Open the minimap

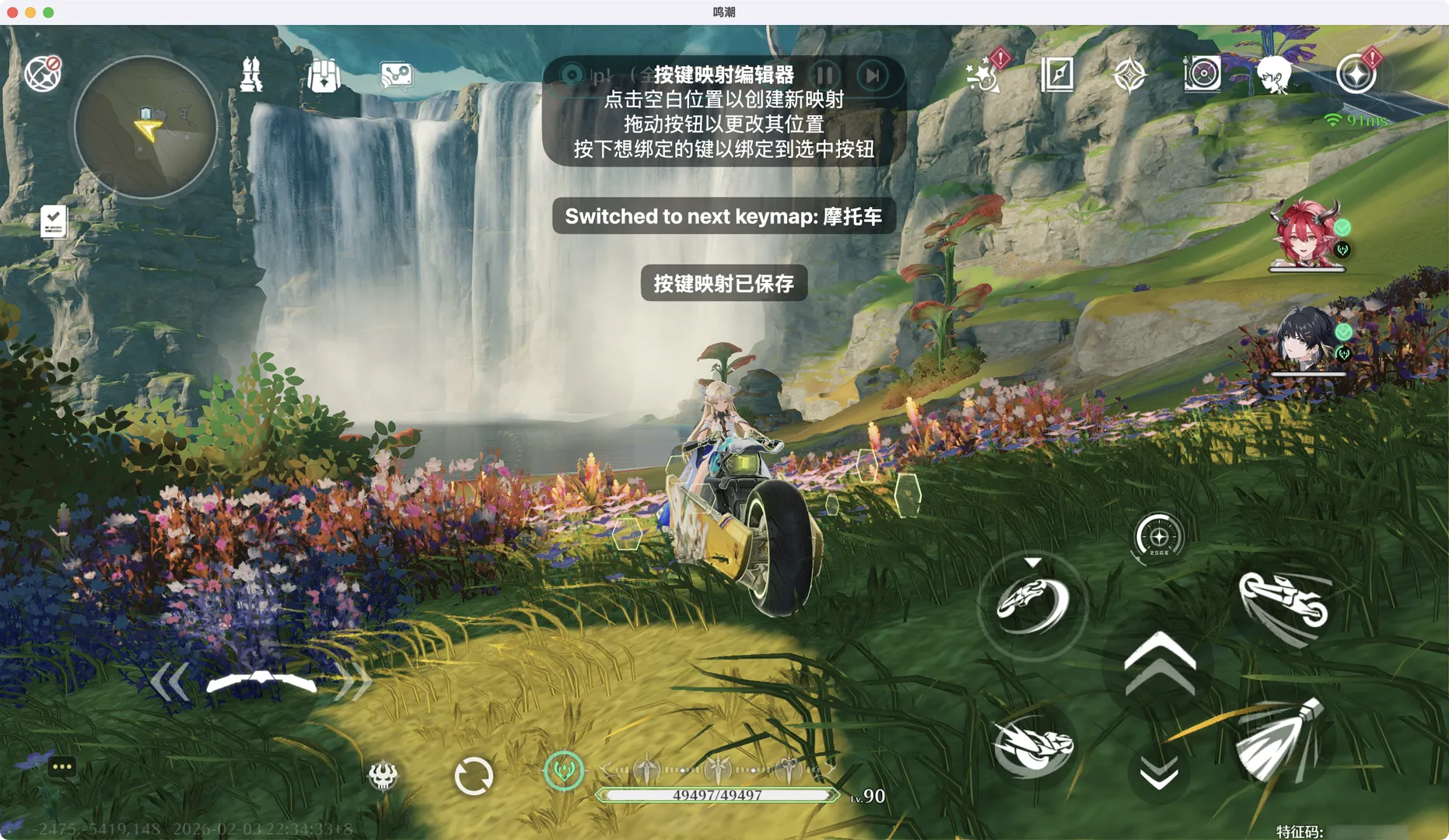pyautogui.click(x=145, y=127)
